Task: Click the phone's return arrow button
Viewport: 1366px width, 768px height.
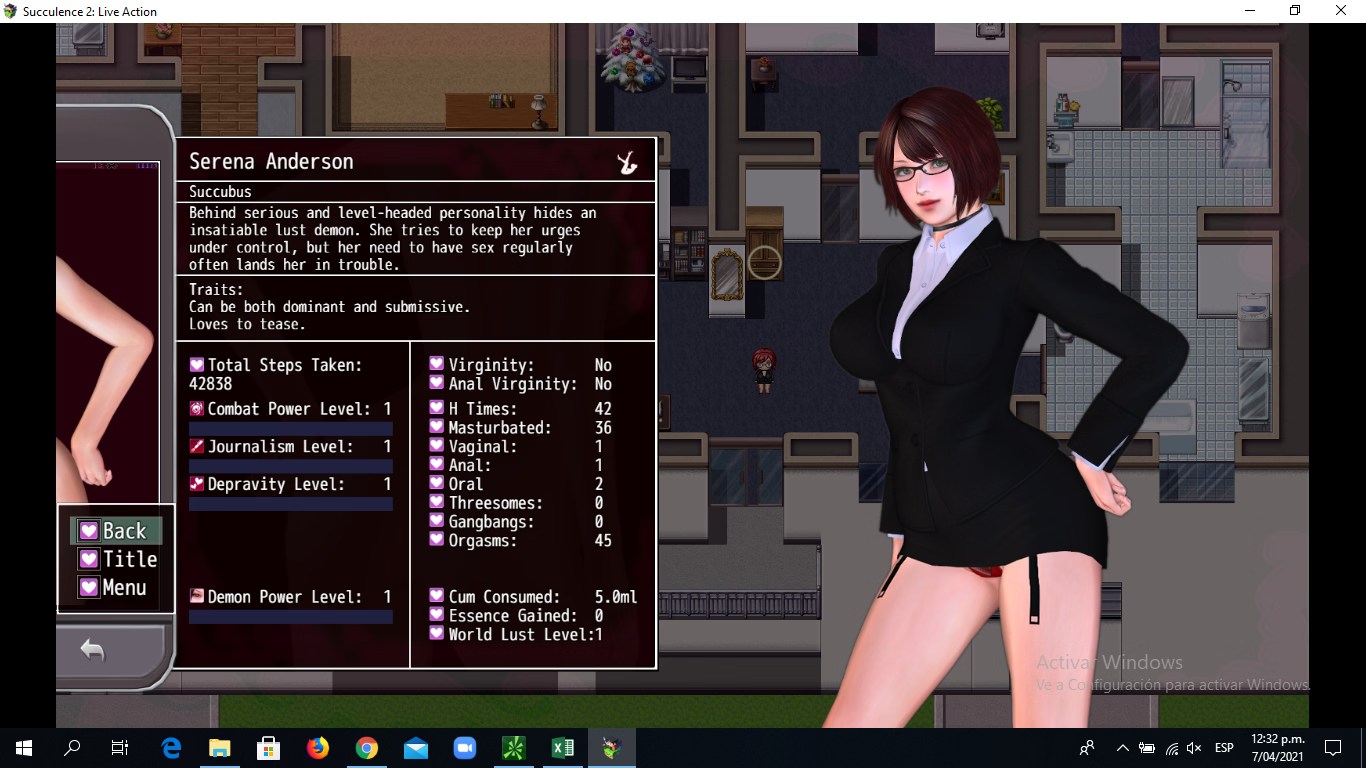Action: point(93,651)
